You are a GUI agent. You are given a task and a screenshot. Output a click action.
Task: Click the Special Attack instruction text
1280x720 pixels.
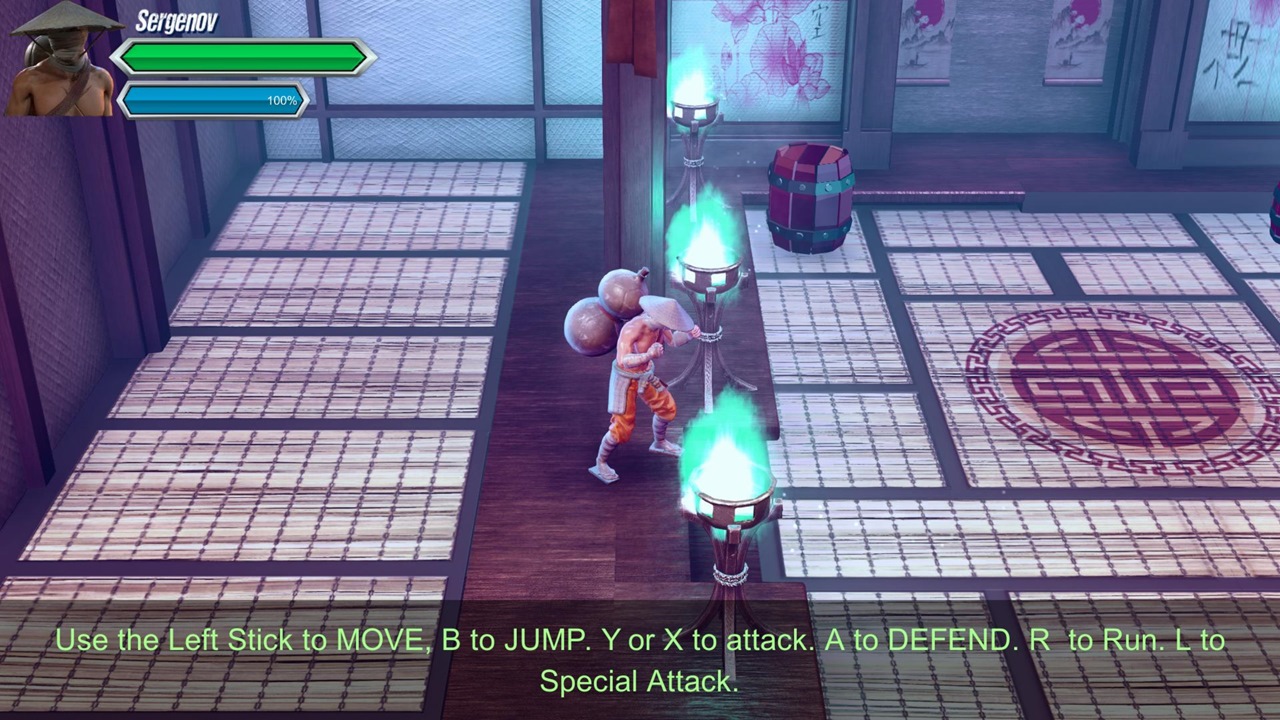tap(640, 681)
